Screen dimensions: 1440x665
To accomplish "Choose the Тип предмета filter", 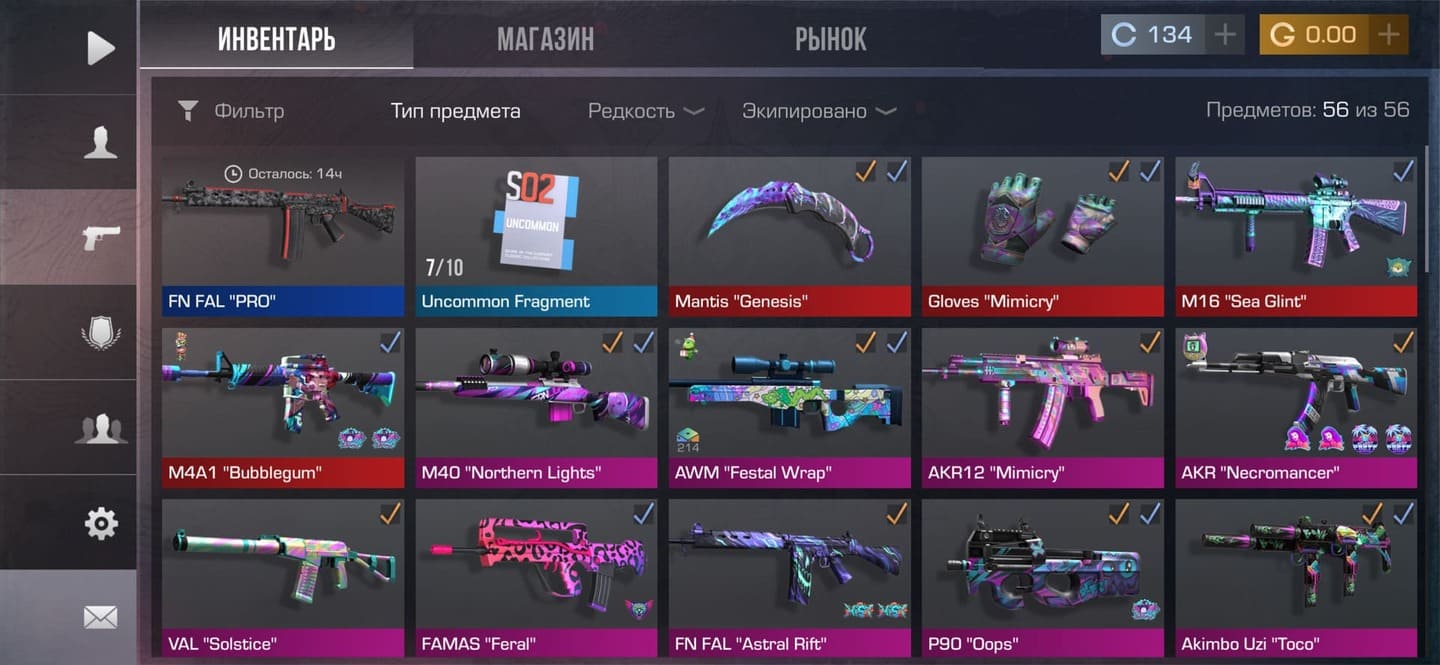I will coord(455,111).
